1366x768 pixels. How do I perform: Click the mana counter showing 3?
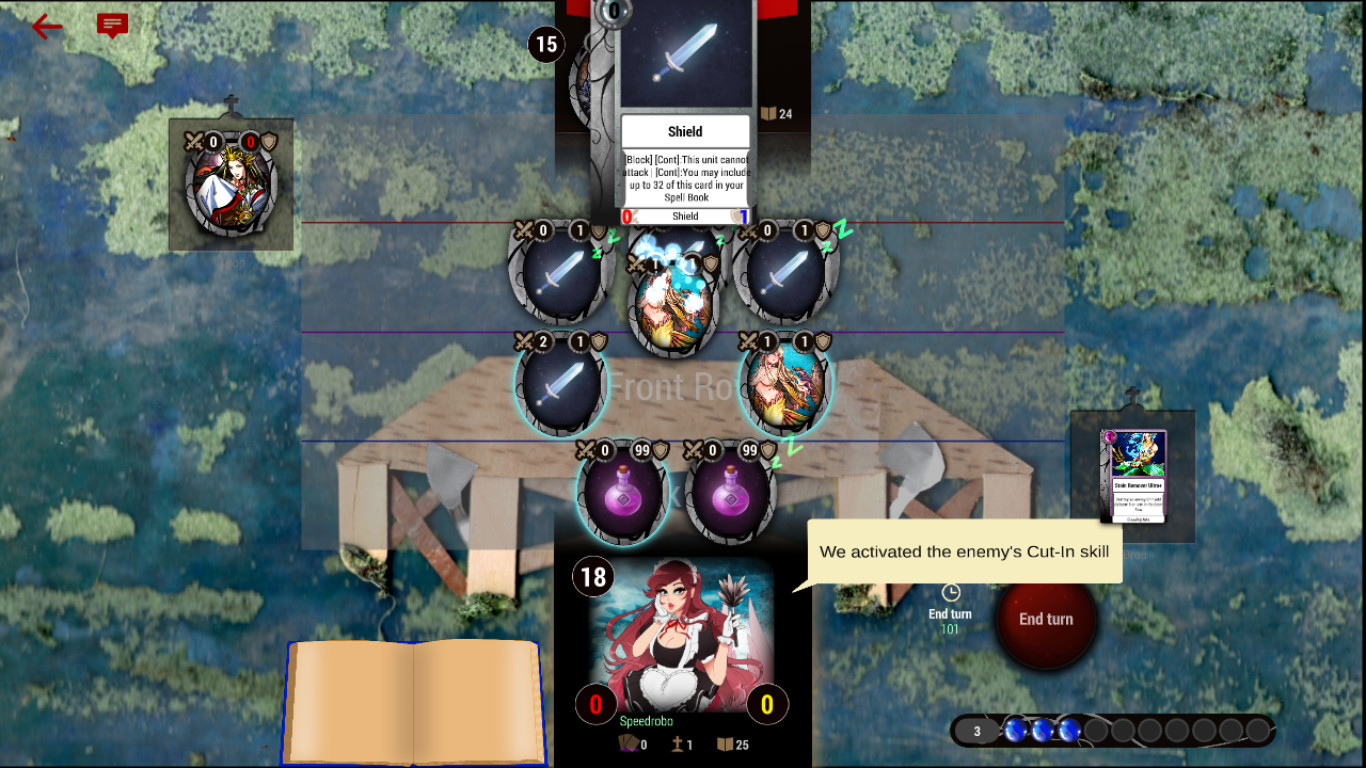click(976, 731)
